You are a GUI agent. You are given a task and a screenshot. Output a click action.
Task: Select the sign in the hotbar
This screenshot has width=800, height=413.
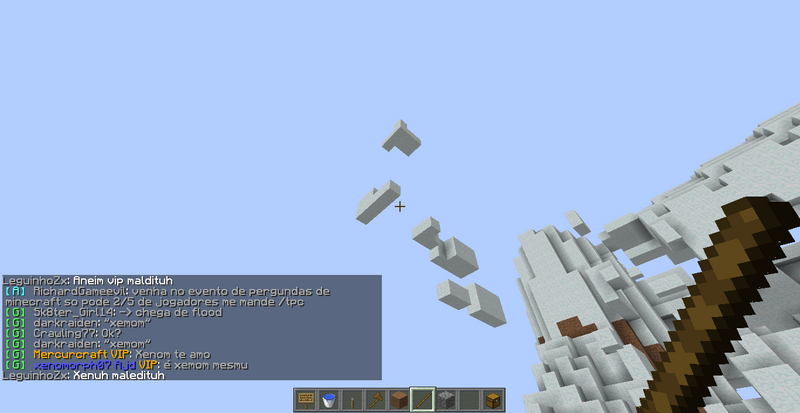(x=306, y=400)
